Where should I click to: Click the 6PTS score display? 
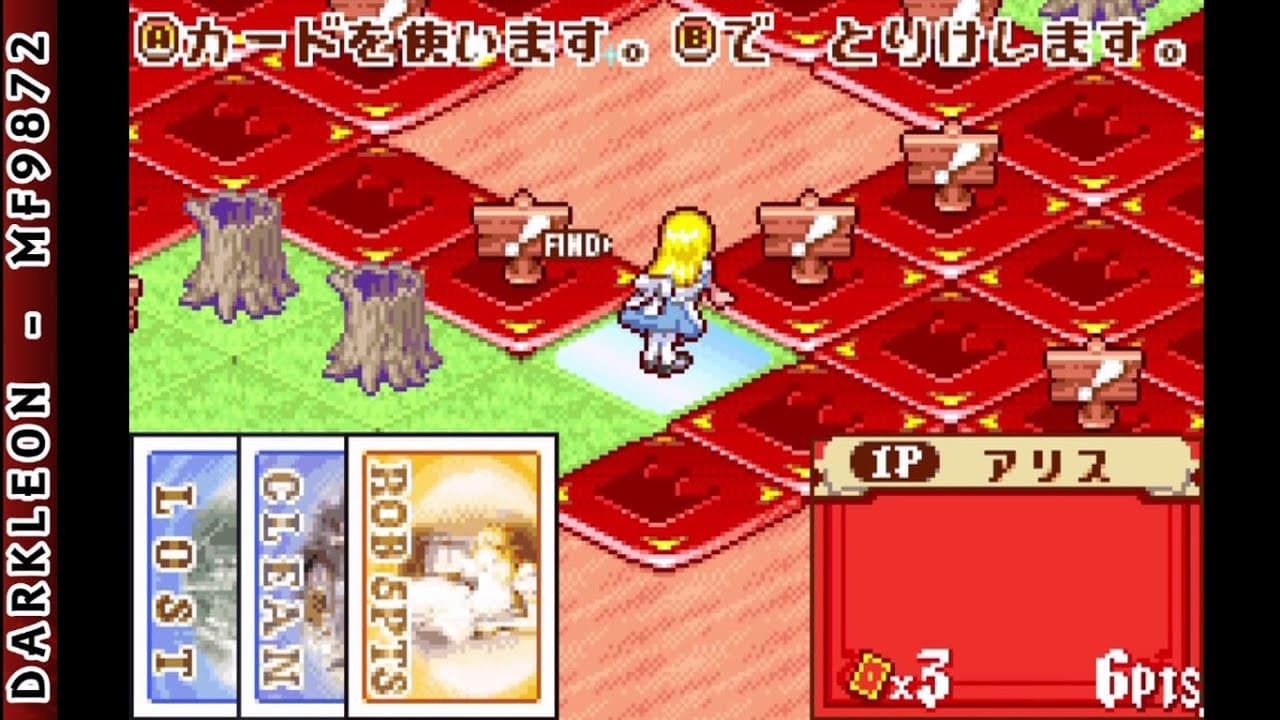[1145, 677]
